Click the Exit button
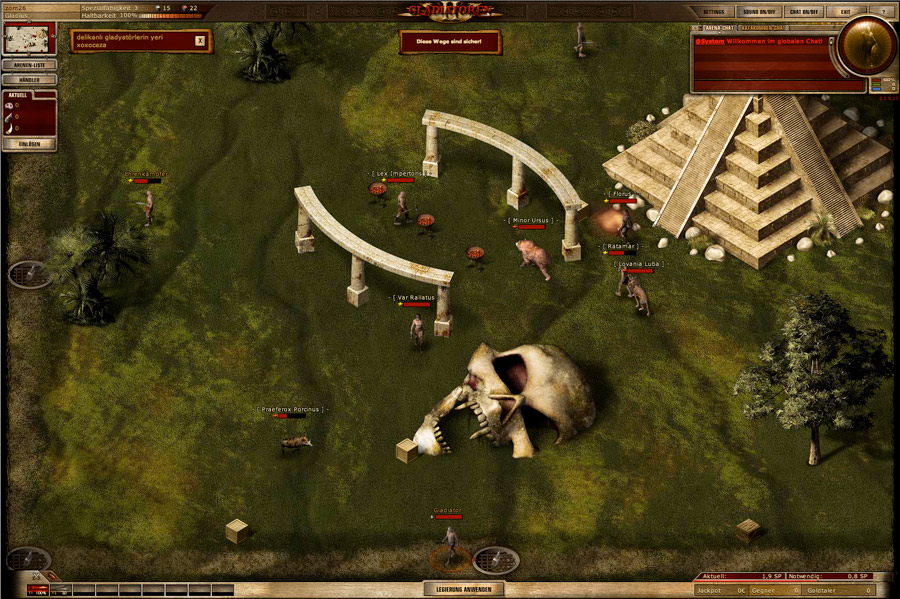The height and width of the screenshot is (599, 900). [x=846, y=10]
